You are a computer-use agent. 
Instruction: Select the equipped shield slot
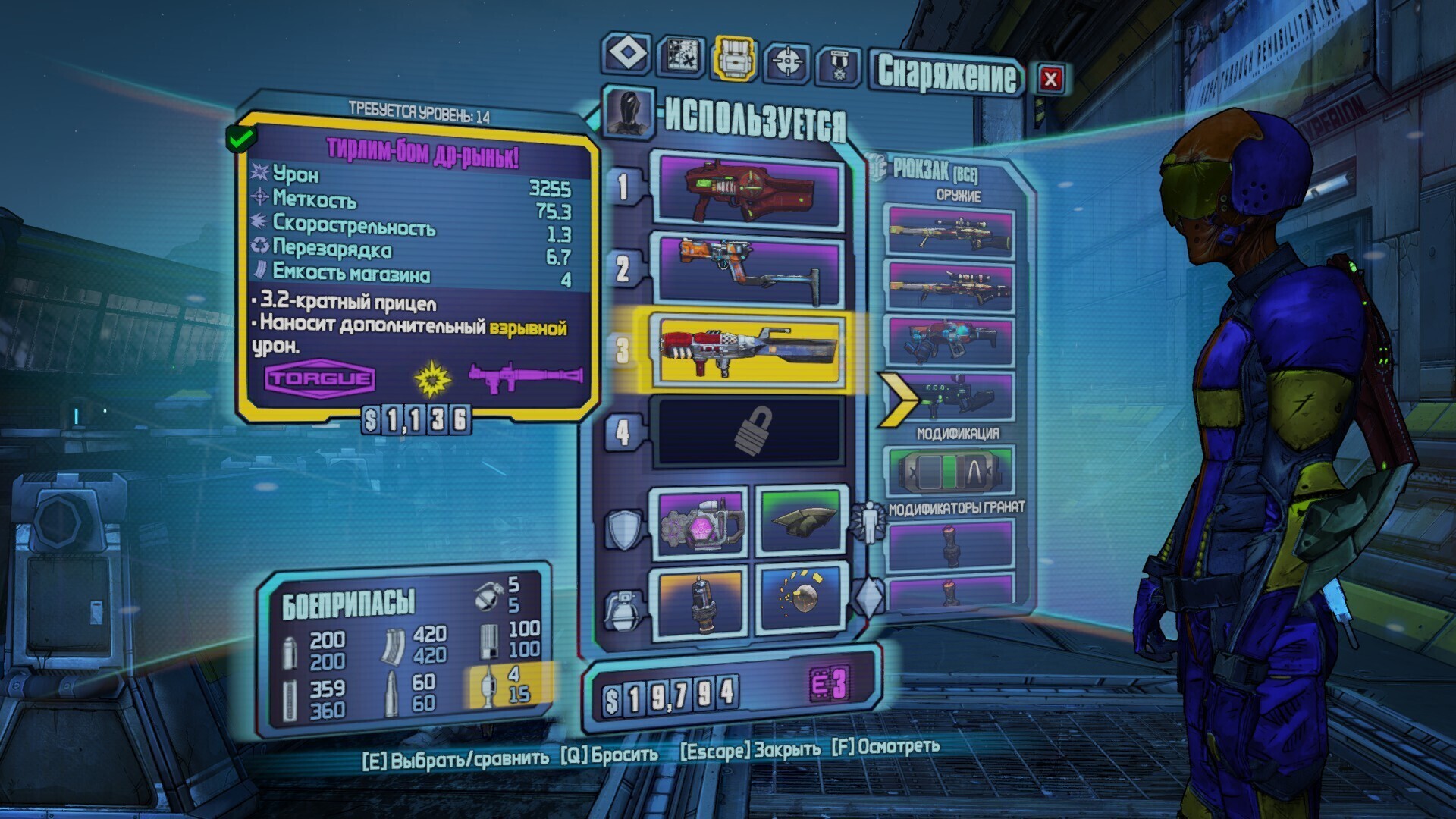tap(701, 523)
